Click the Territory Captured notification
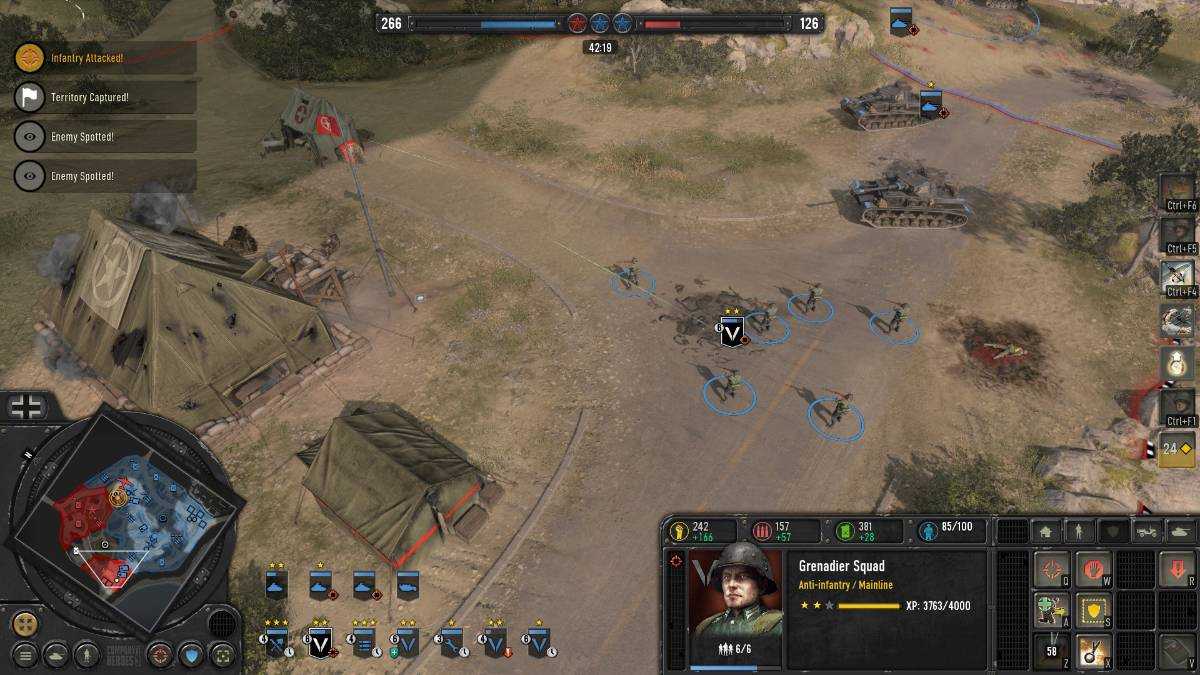1200x675 pixels. [105, 97]
